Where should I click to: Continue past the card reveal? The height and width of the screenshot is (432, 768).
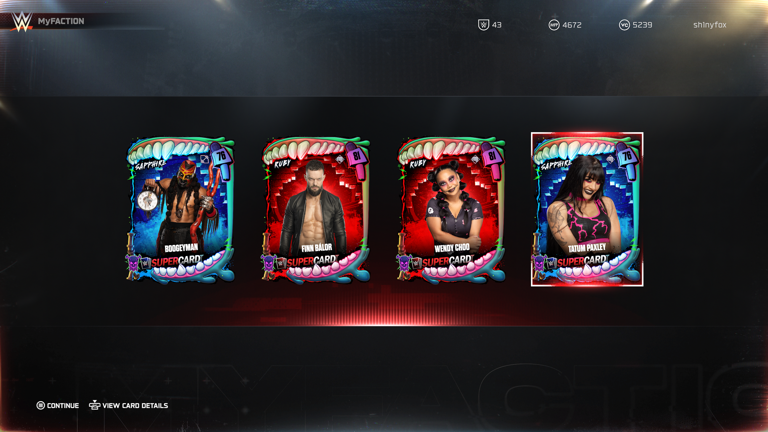[x=58, y=406]
